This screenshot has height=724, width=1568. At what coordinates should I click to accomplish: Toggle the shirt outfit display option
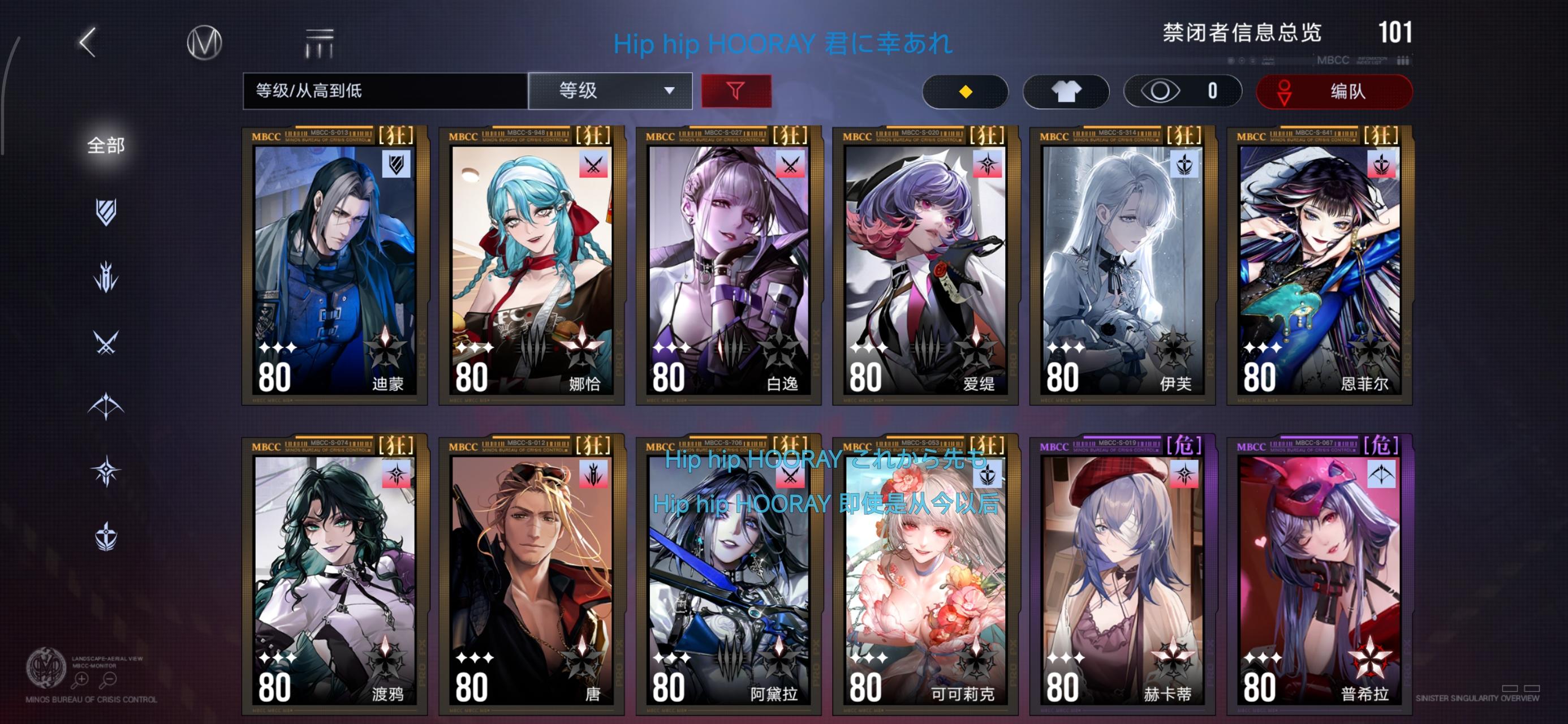(x=1066, y=91)
